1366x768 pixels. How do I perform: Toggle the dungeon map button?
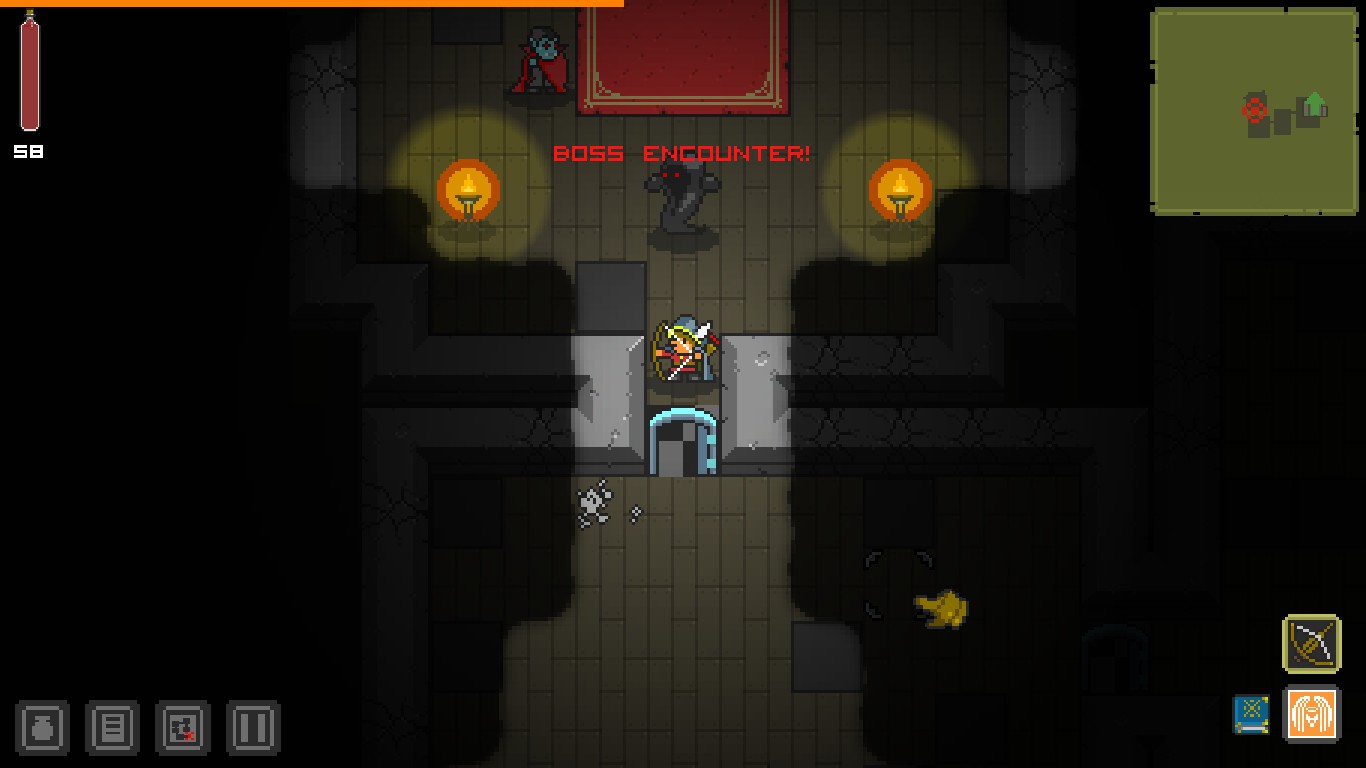point(182,727)
